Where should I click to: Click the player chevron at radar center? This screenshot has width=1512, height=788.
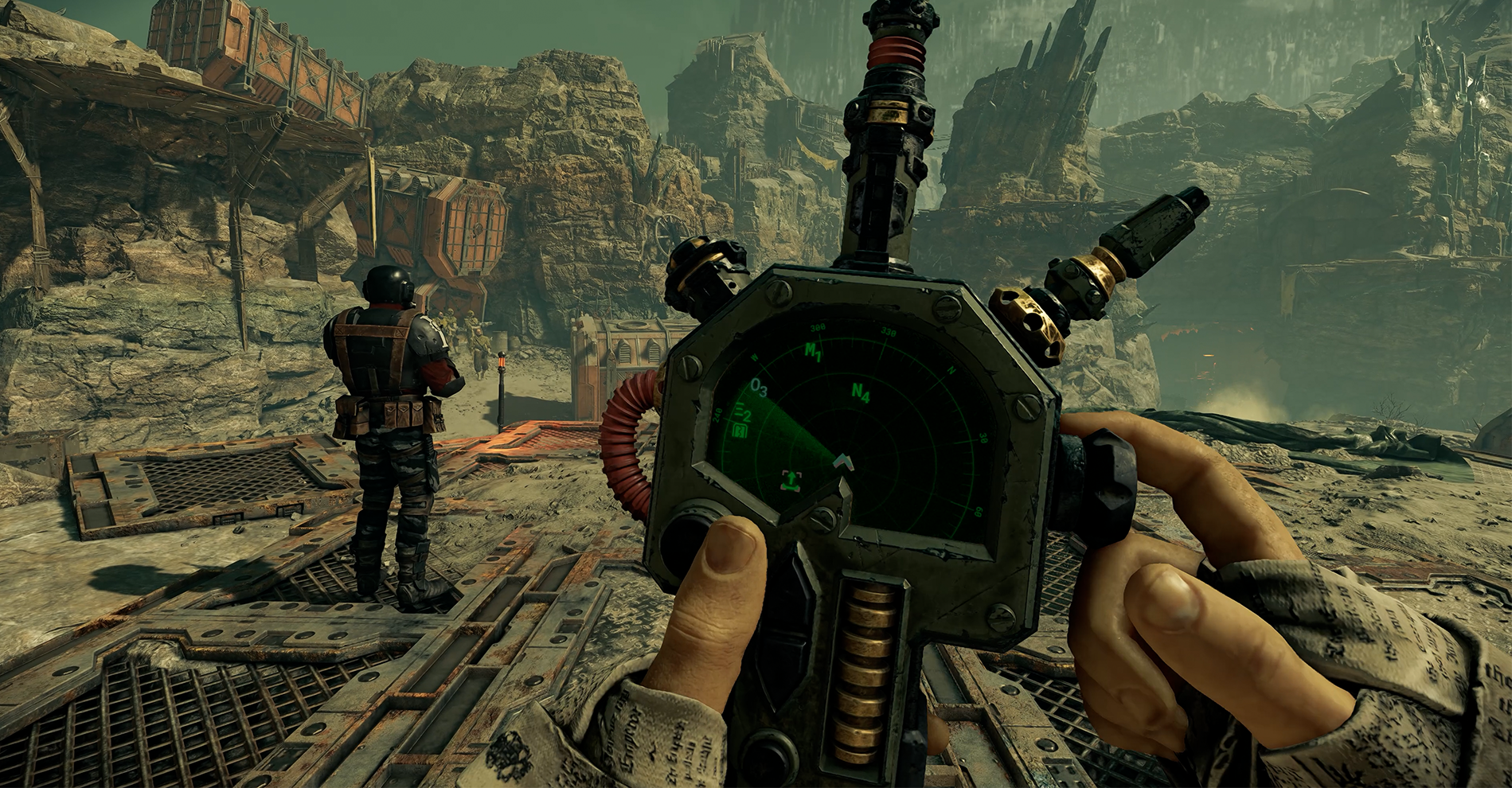842,460
